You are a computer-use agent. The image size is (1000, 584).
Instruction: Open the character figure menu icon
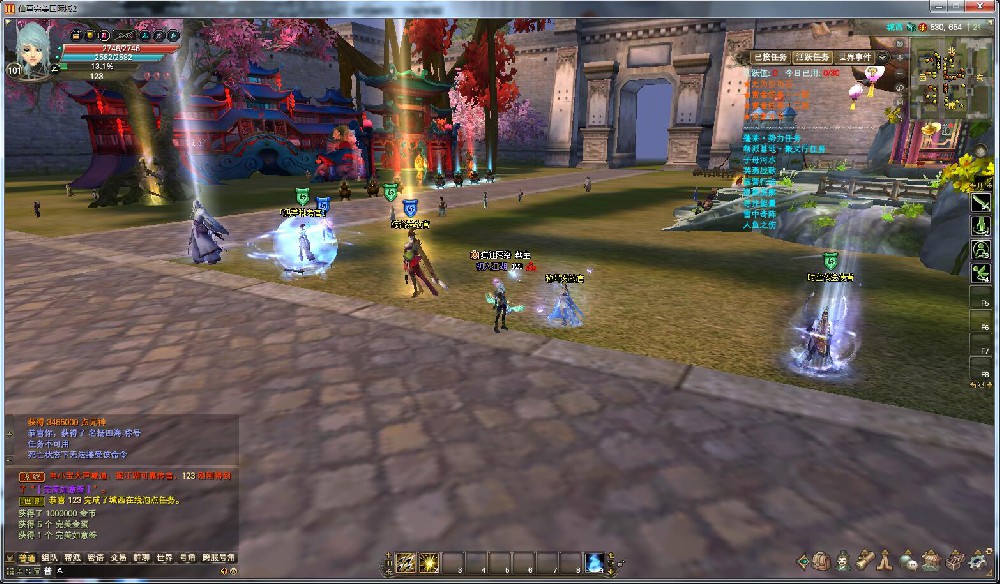pos(843,561)
